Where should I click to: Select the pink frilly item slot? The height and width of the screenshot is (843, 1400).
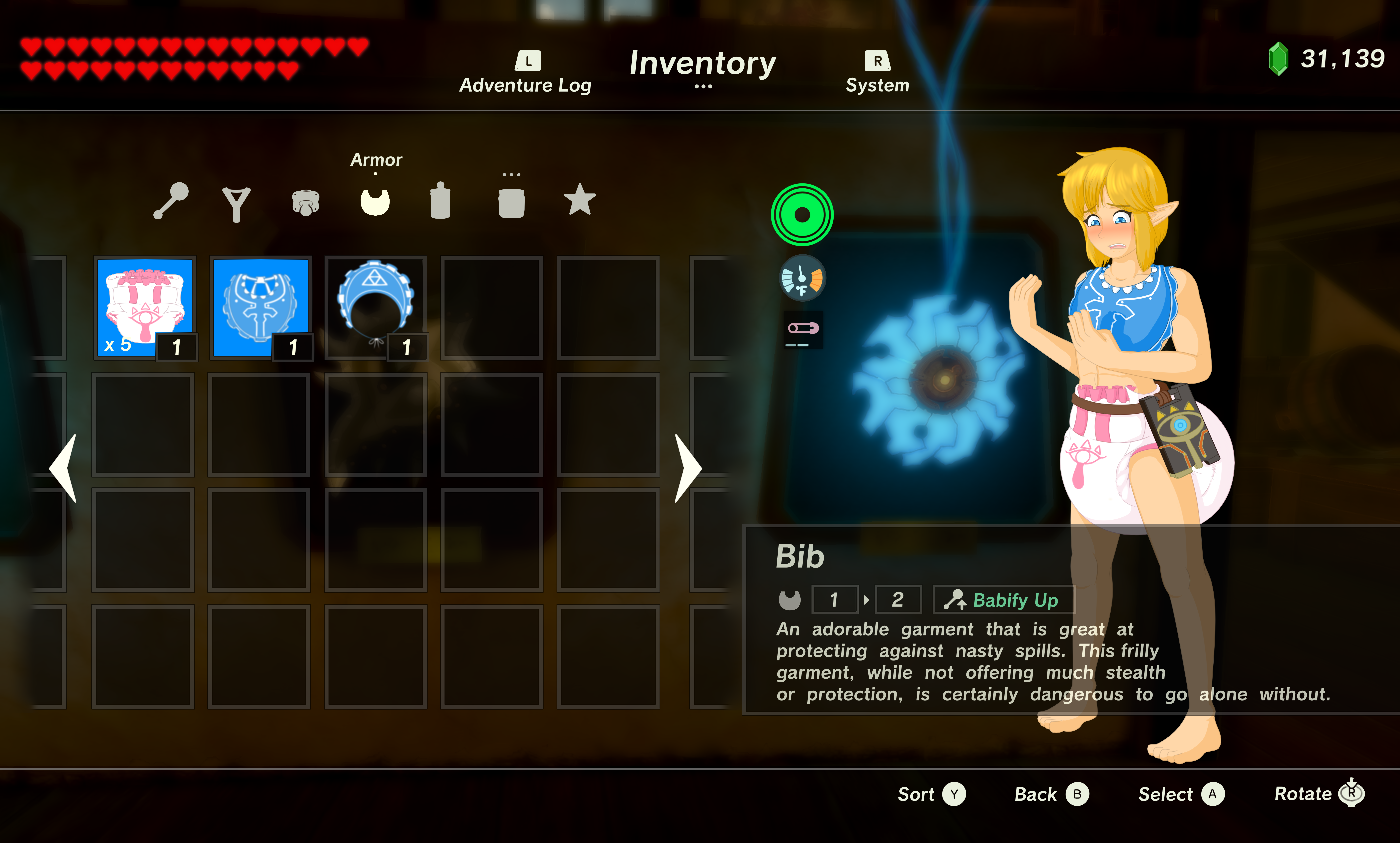pos(145,307)
